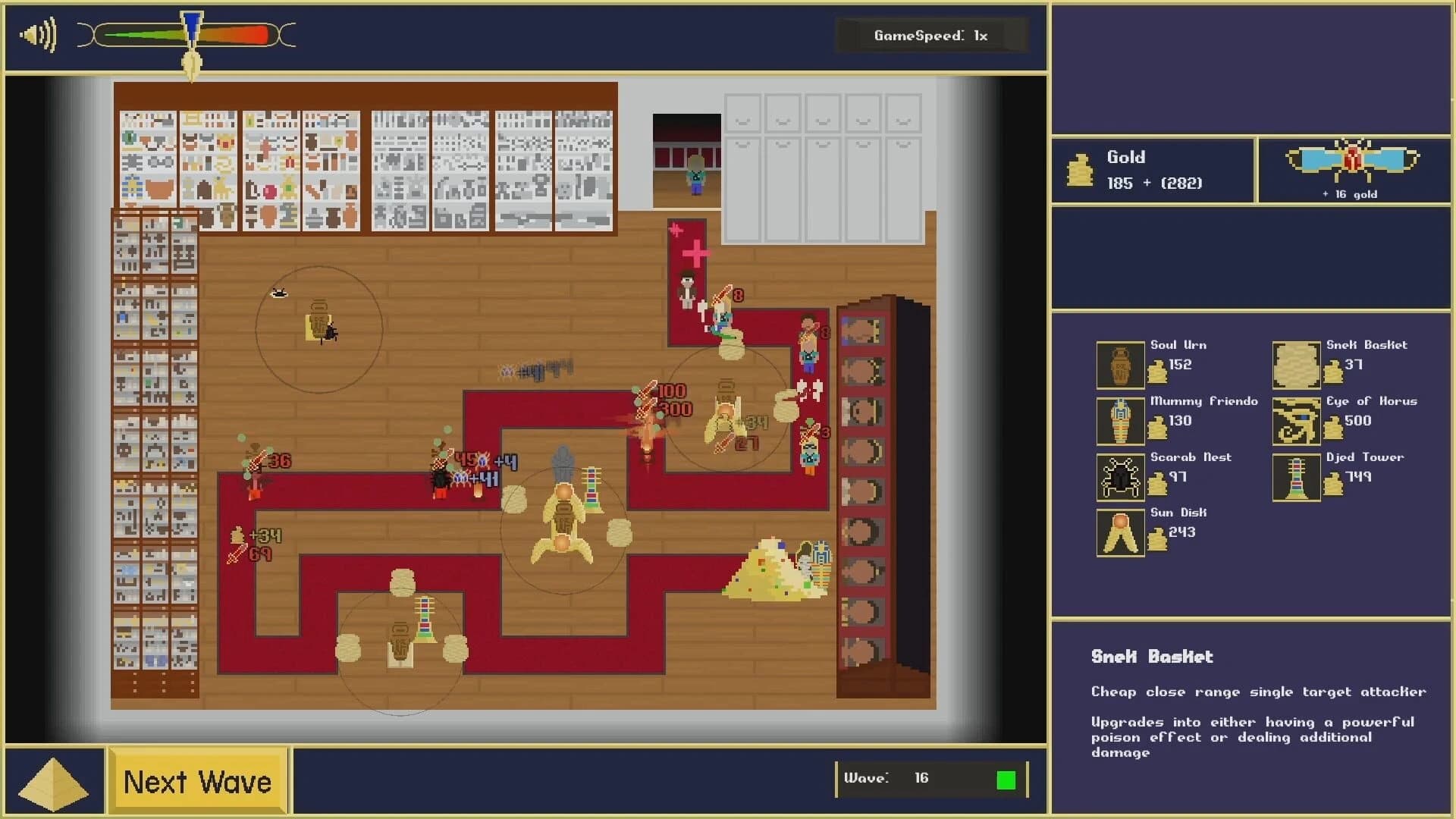Click the gold coin stack icon

point(1080,170)
